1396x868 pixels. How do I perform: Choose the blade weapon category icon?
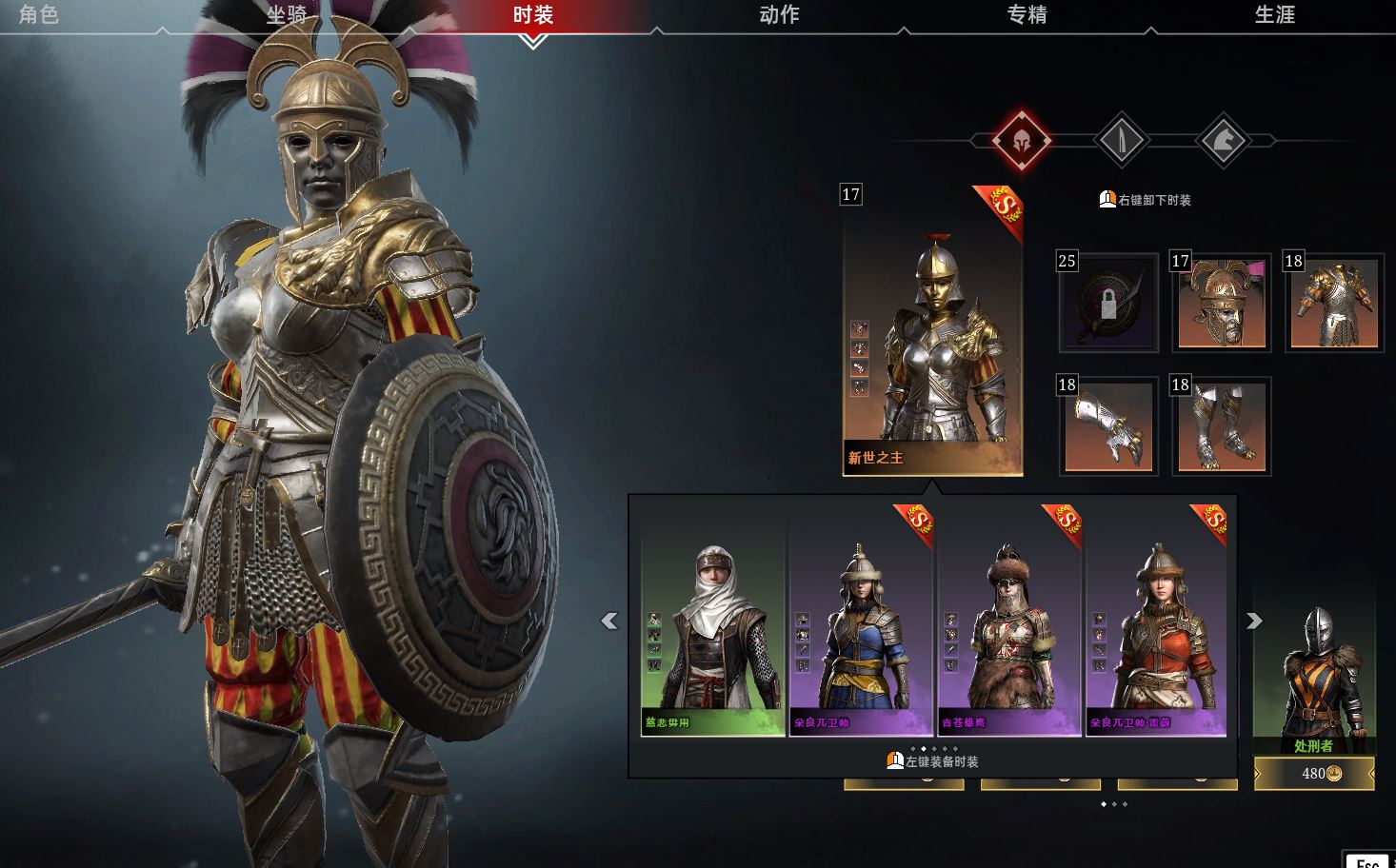coord(1123,141)
